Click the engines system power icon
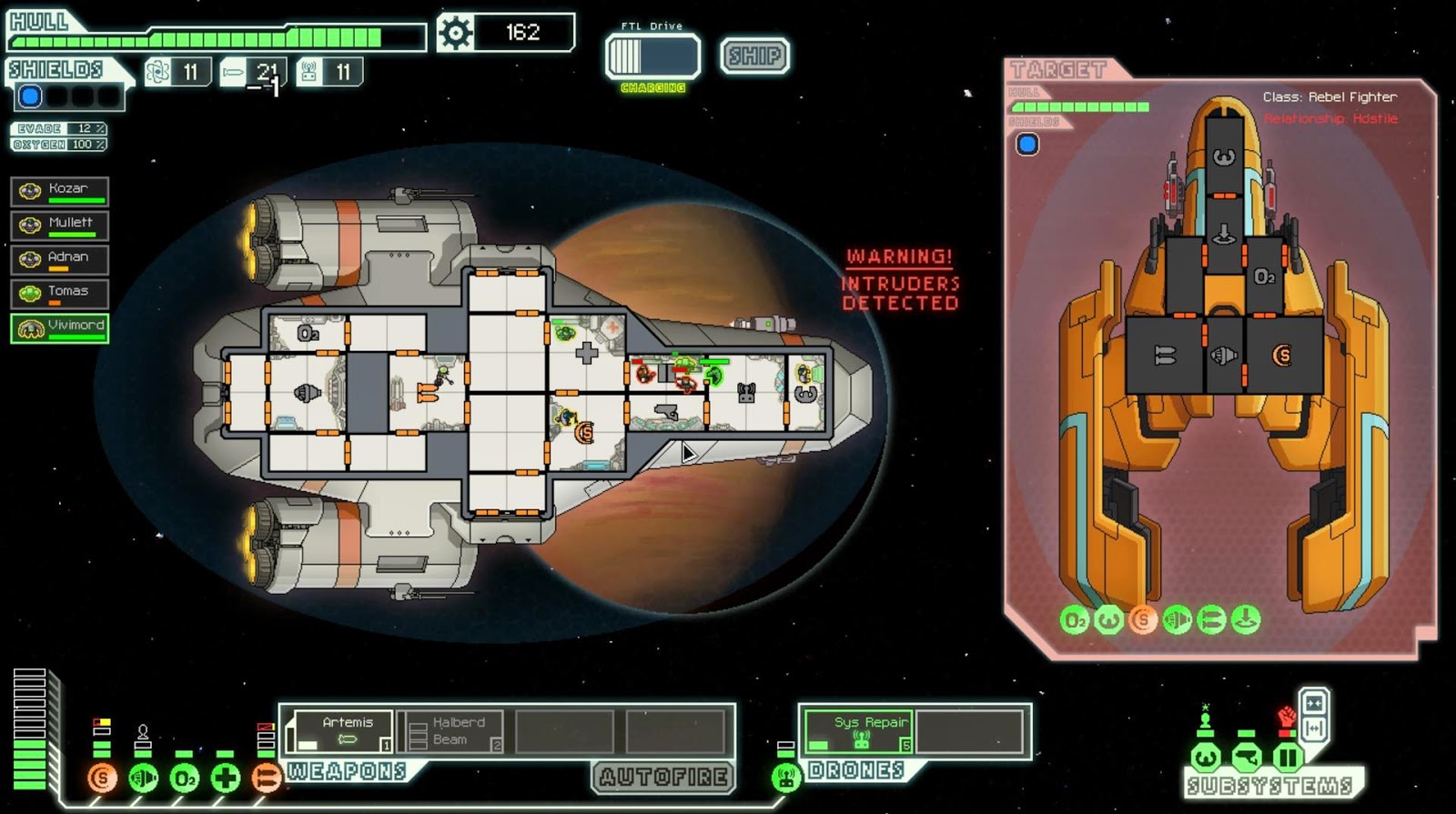Image resolution: width=1456 pixels, height=814 pixels. click(x=144, y=779)
